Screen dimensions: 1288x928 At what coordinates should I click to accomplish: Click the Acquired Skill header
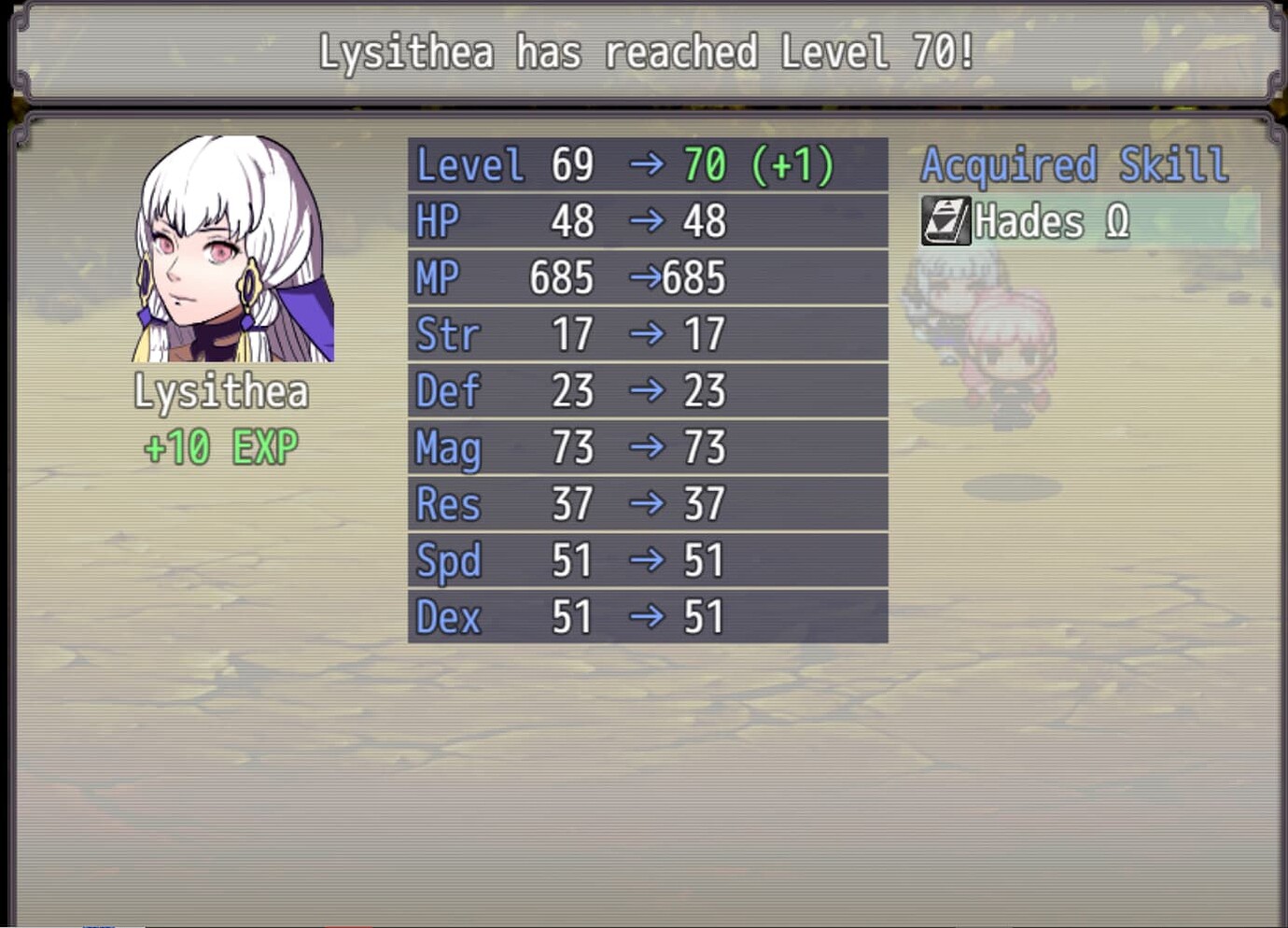[1073, 163]
